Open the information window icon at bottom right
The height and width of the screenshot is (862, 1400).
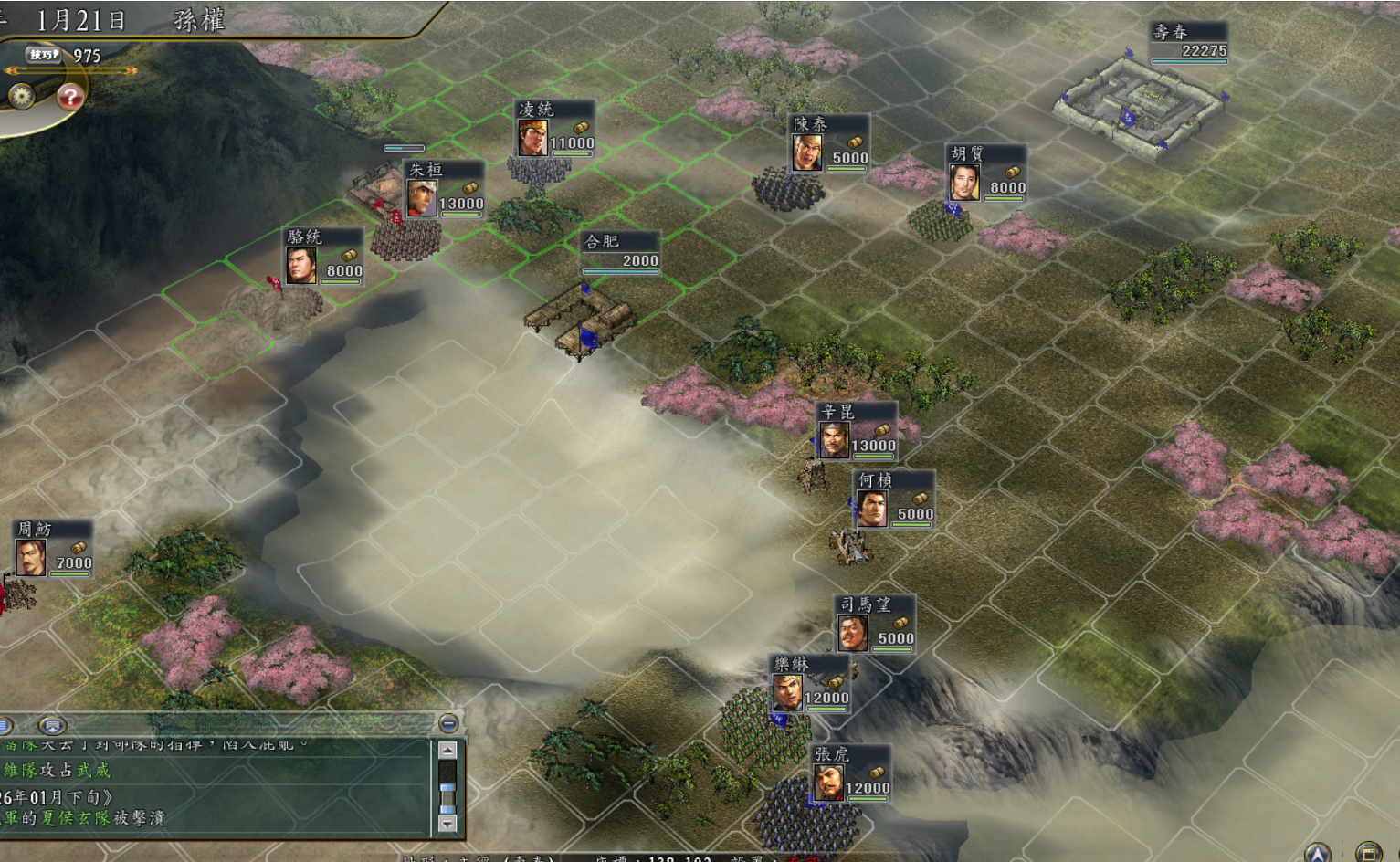click(1369, 854)
